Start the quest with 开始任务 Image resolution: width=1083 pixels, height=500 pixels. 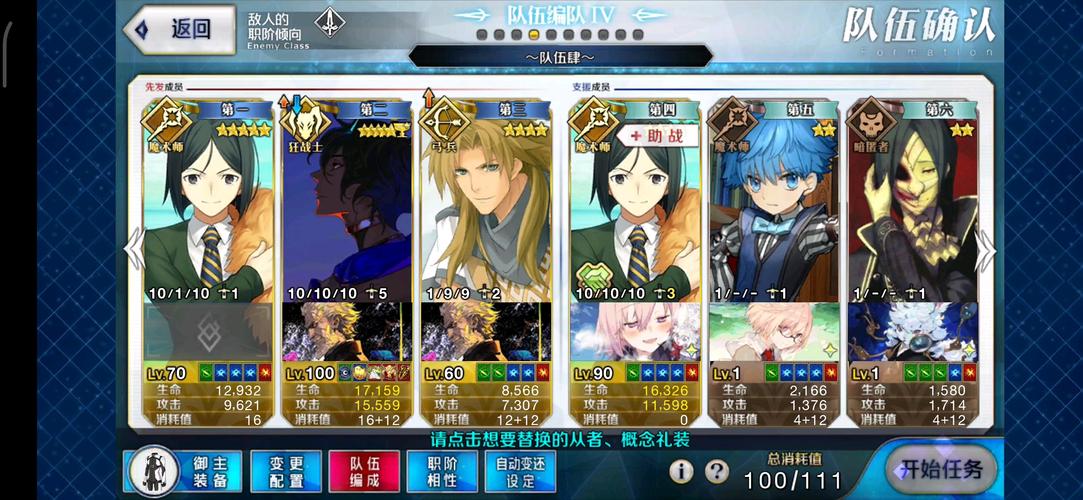coord(941,469)
